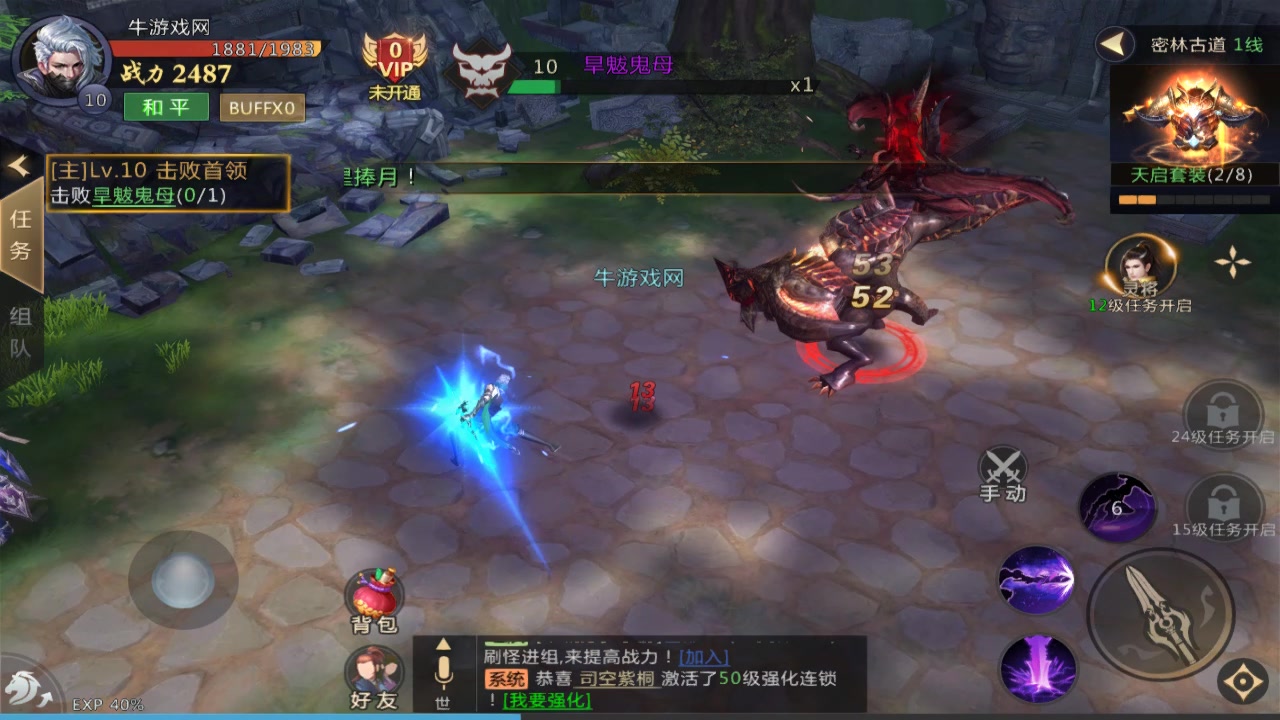The image size is (1280, 720).
Task: Cast the skill showing 6 charges
Action: click(x=1117, y=508)
